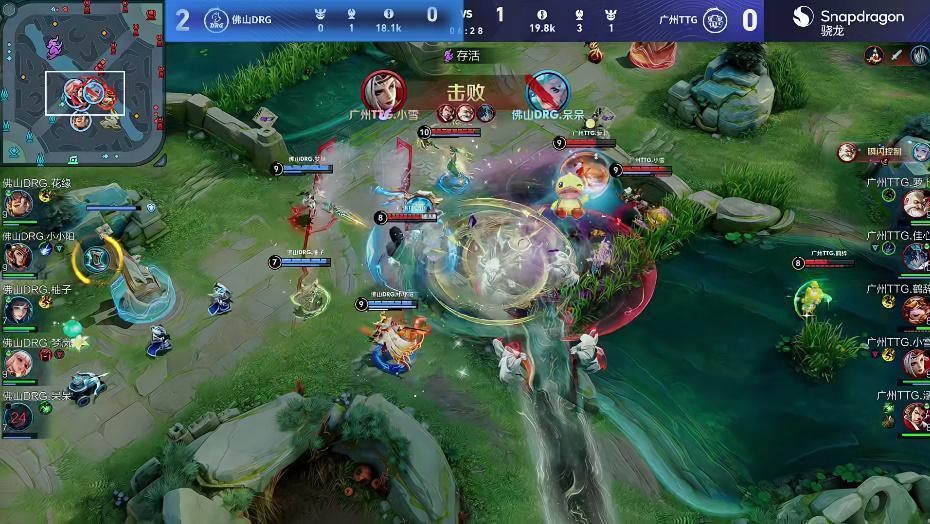This screenshot has width=930, height=524.
Task: Spectate 广州TTG.小雪 from the right list
Action: point(915,364)
